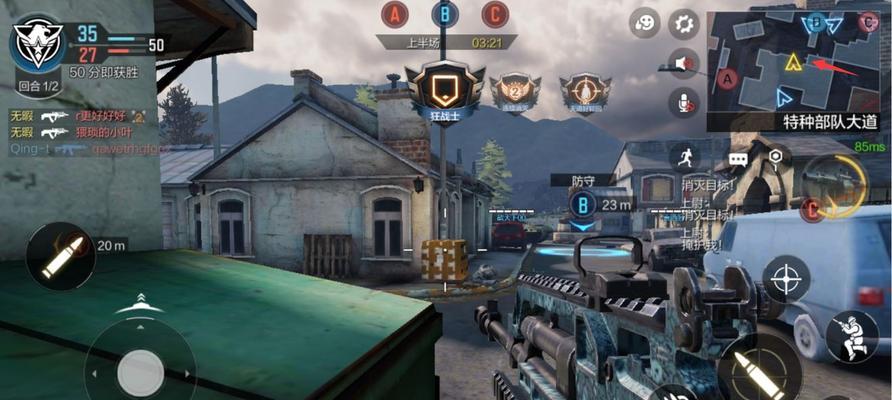Fire with the left bullet button
This screenshot has height=400, width=892.
click(59, 257)
